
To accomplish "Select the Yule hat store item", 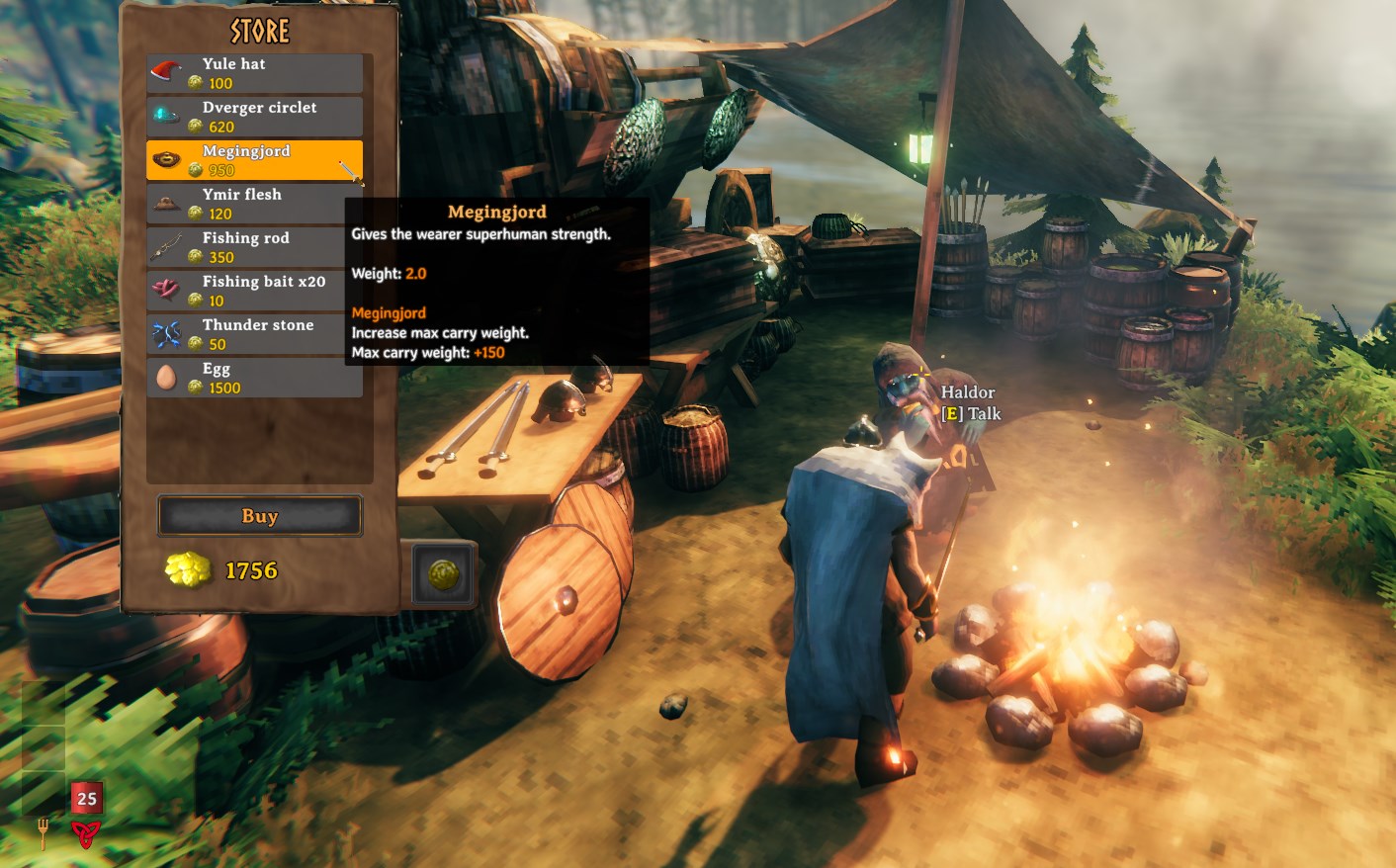I will (255, 73).
